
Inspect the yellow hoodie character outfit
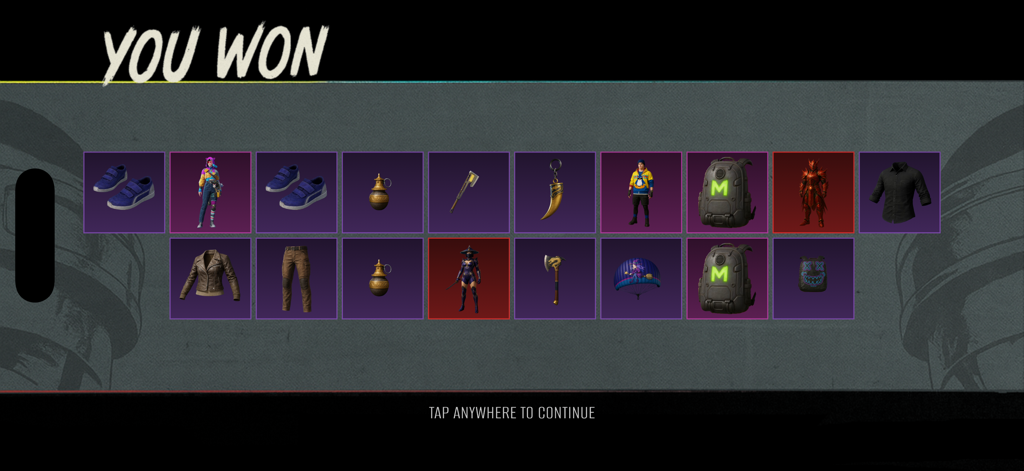click(641, 193)
